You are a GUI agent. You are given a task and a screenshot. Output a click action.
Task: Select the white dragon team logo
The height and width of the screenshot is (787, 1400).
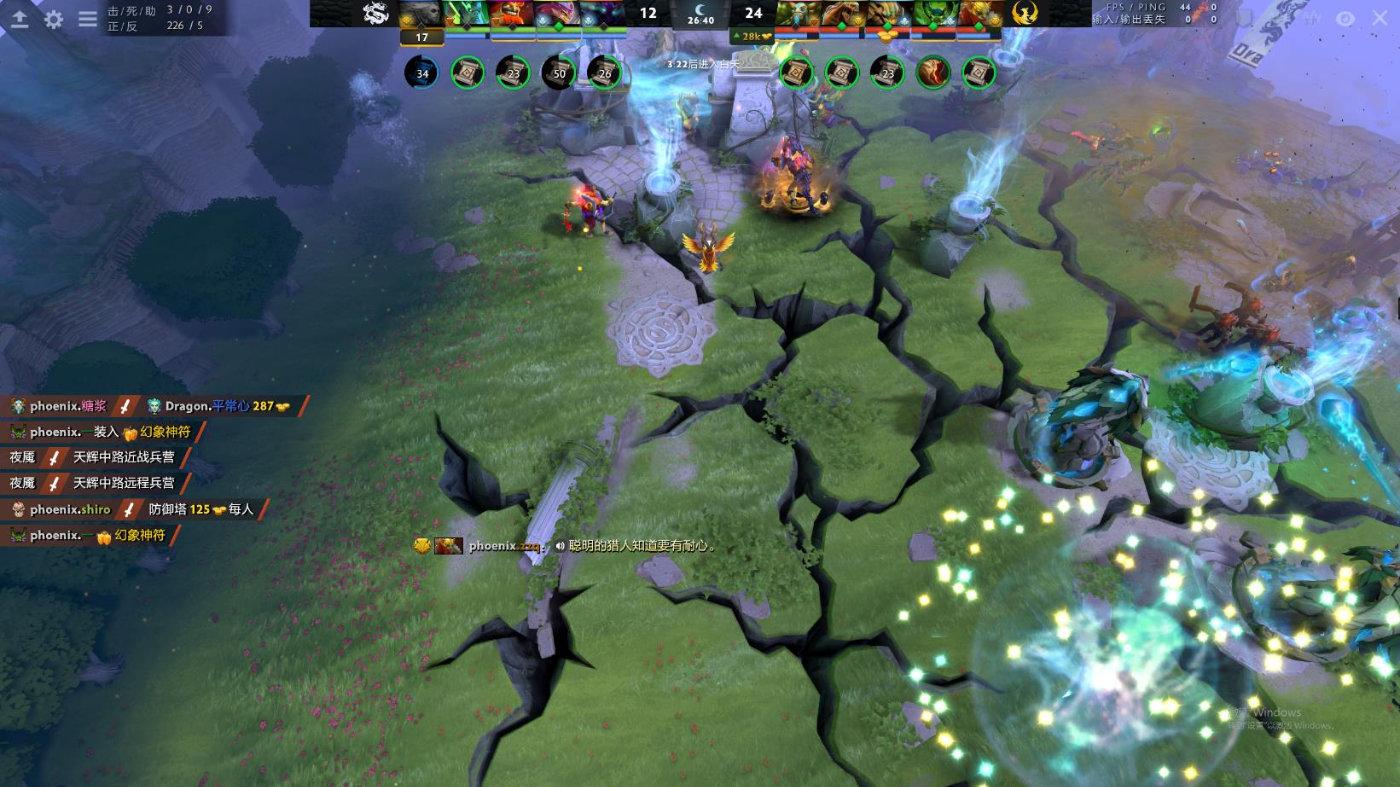[375, 13]
